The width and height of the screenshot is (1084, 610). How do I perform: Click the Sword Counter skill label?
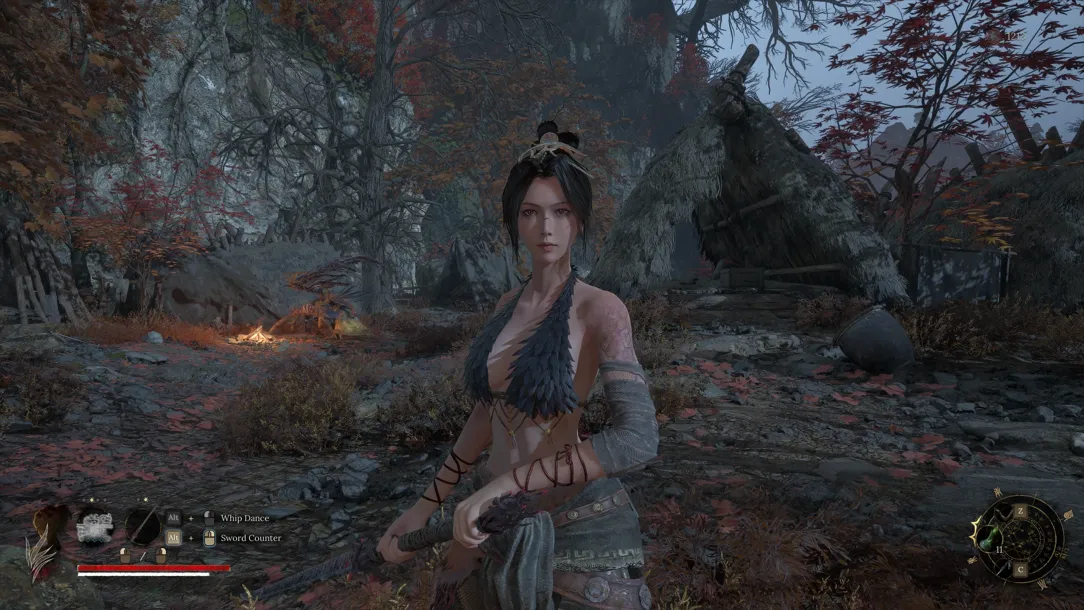(249, 538)
